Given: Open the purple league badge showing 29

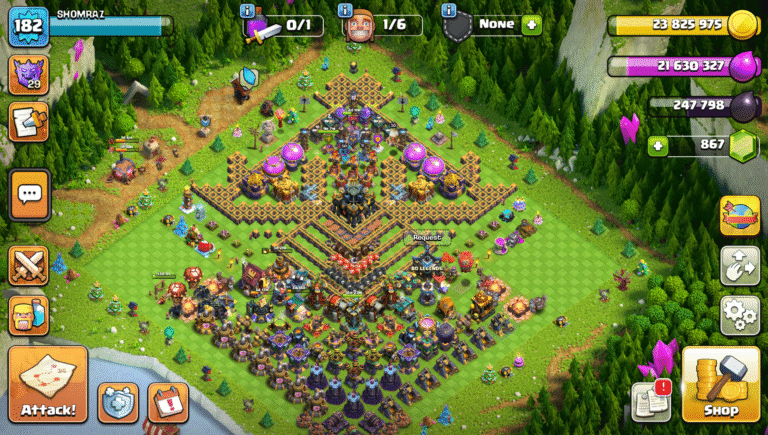Looking at the screenshot, I should point(29,74).
